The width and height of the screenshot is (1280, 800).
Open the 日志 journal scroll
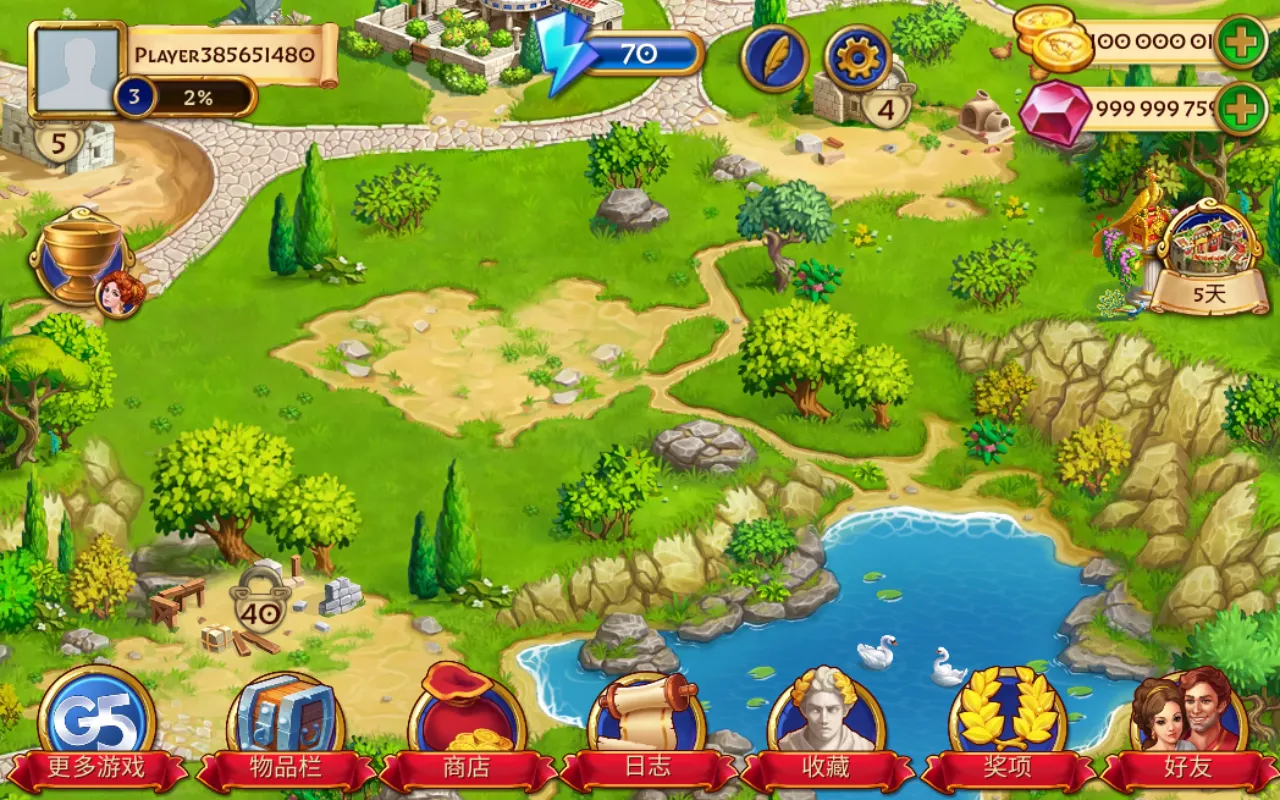pyautogui.click(x=646, y=730)
